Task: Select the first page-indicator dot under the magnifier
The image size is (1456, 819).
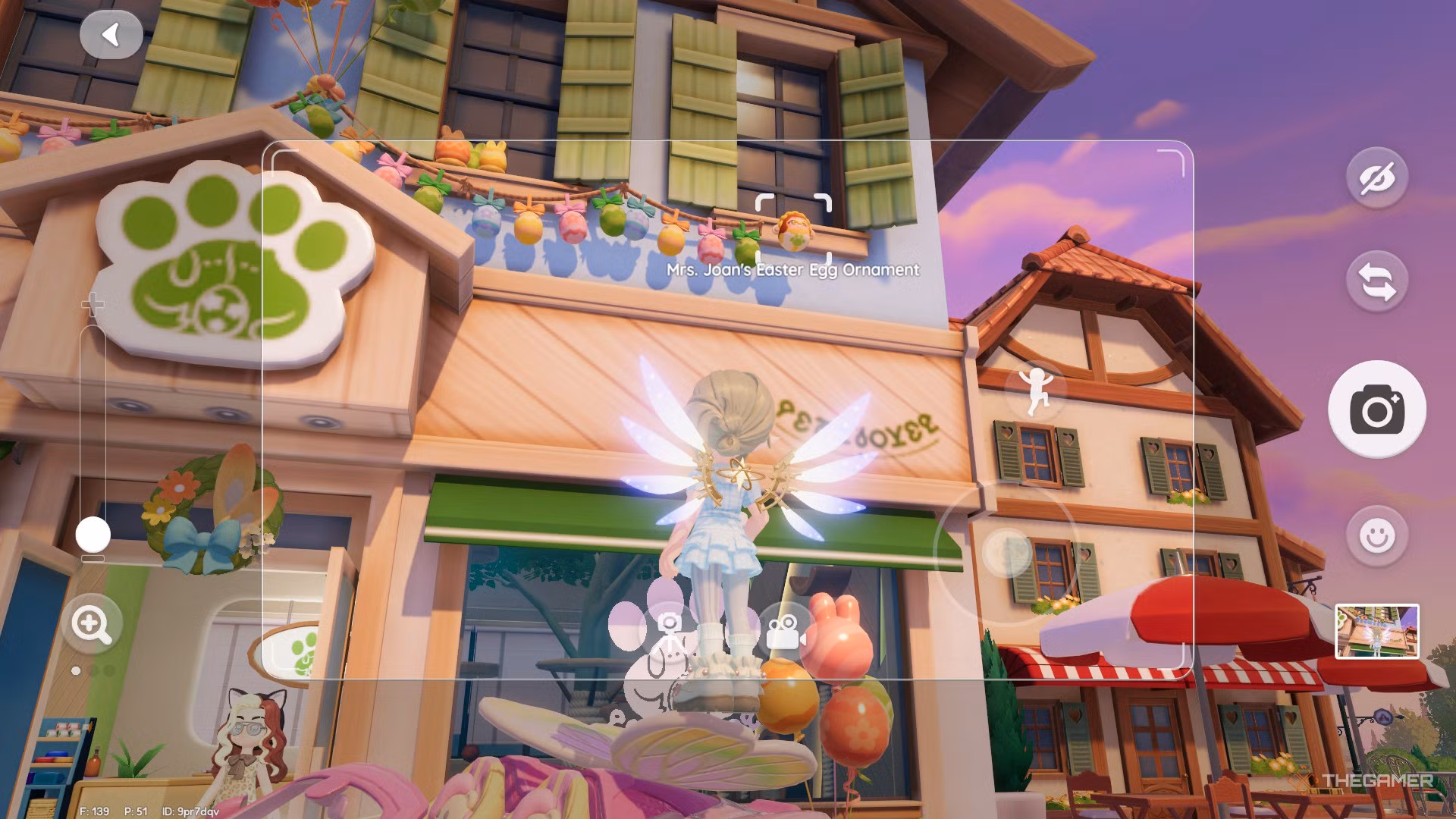Action: coord(76,670)
